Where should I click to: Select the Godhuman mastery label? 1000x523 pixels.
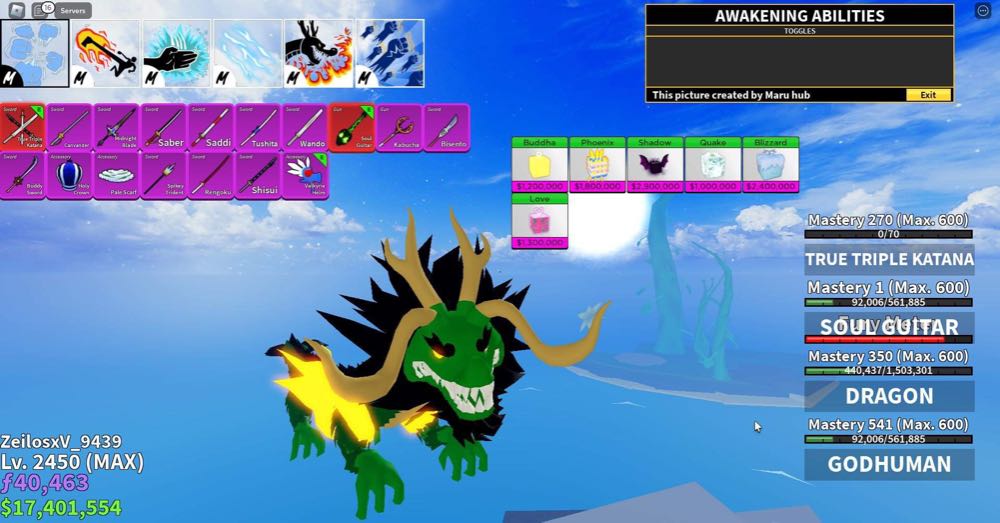coord(889,464)
